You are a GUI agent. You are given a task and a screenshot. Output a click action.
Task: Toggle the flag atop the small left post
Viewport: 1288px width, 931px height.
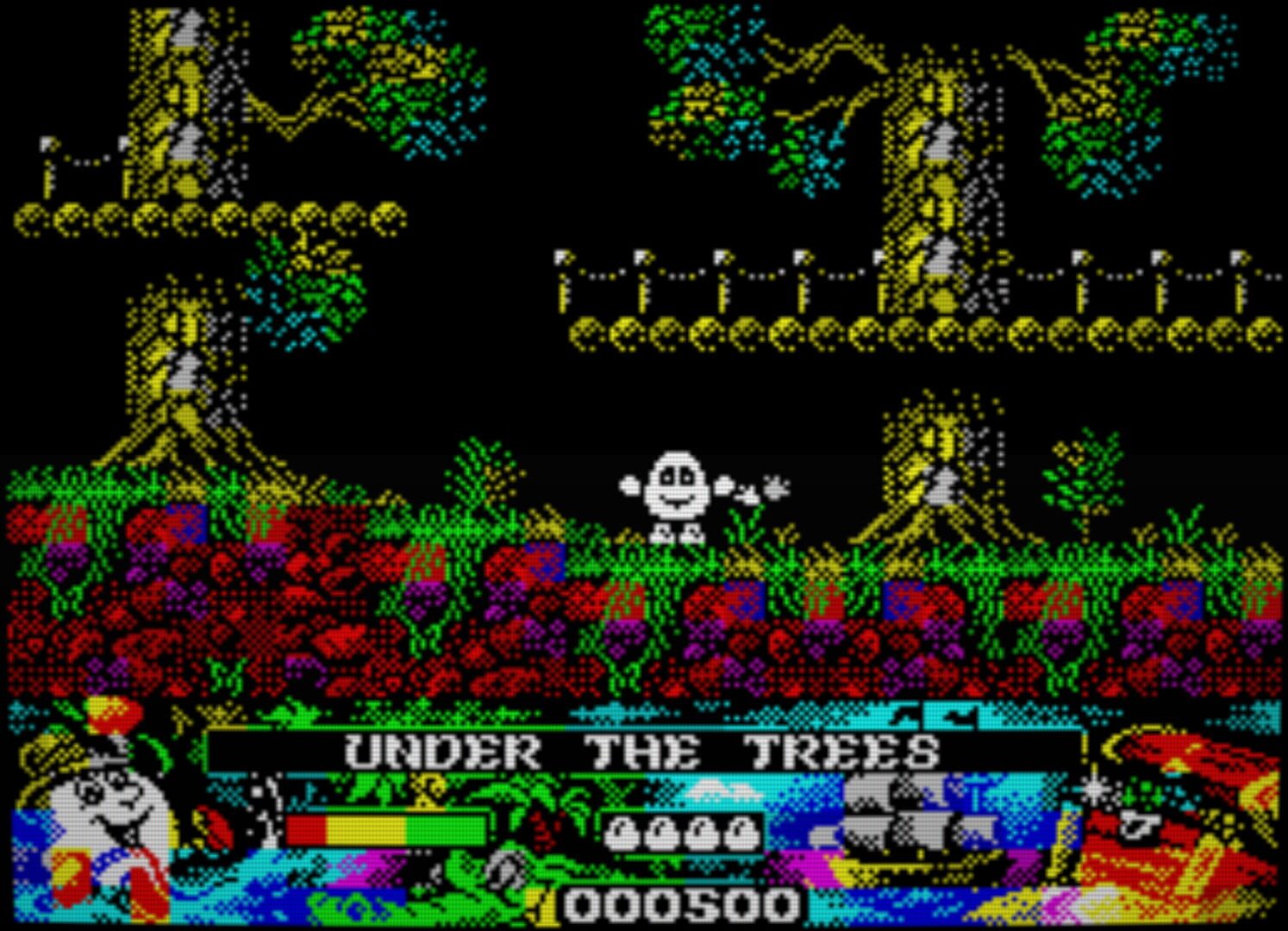tap(47, 145)
